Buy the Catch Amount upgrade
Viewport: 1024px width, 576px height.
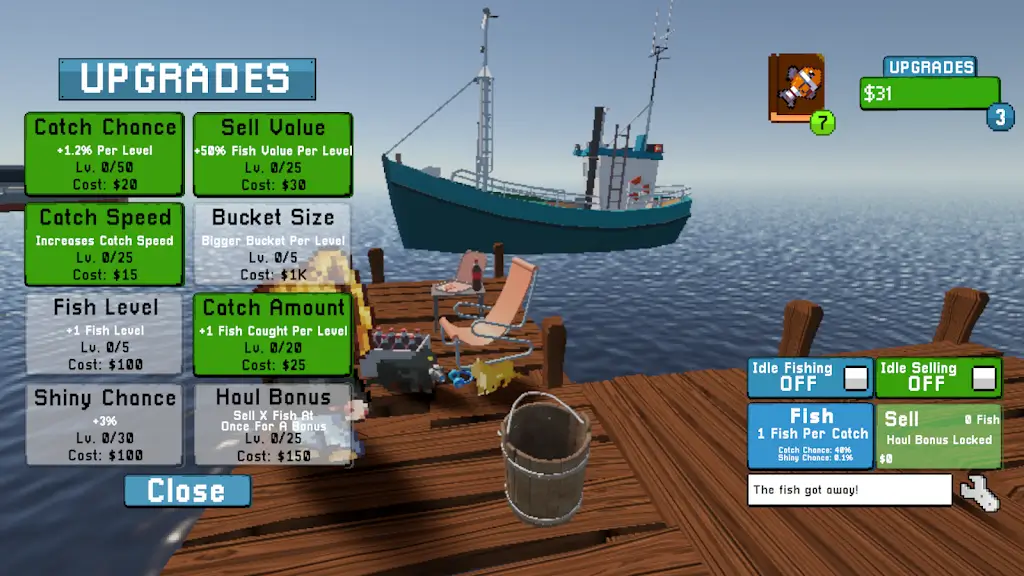(x=272, y=334)
